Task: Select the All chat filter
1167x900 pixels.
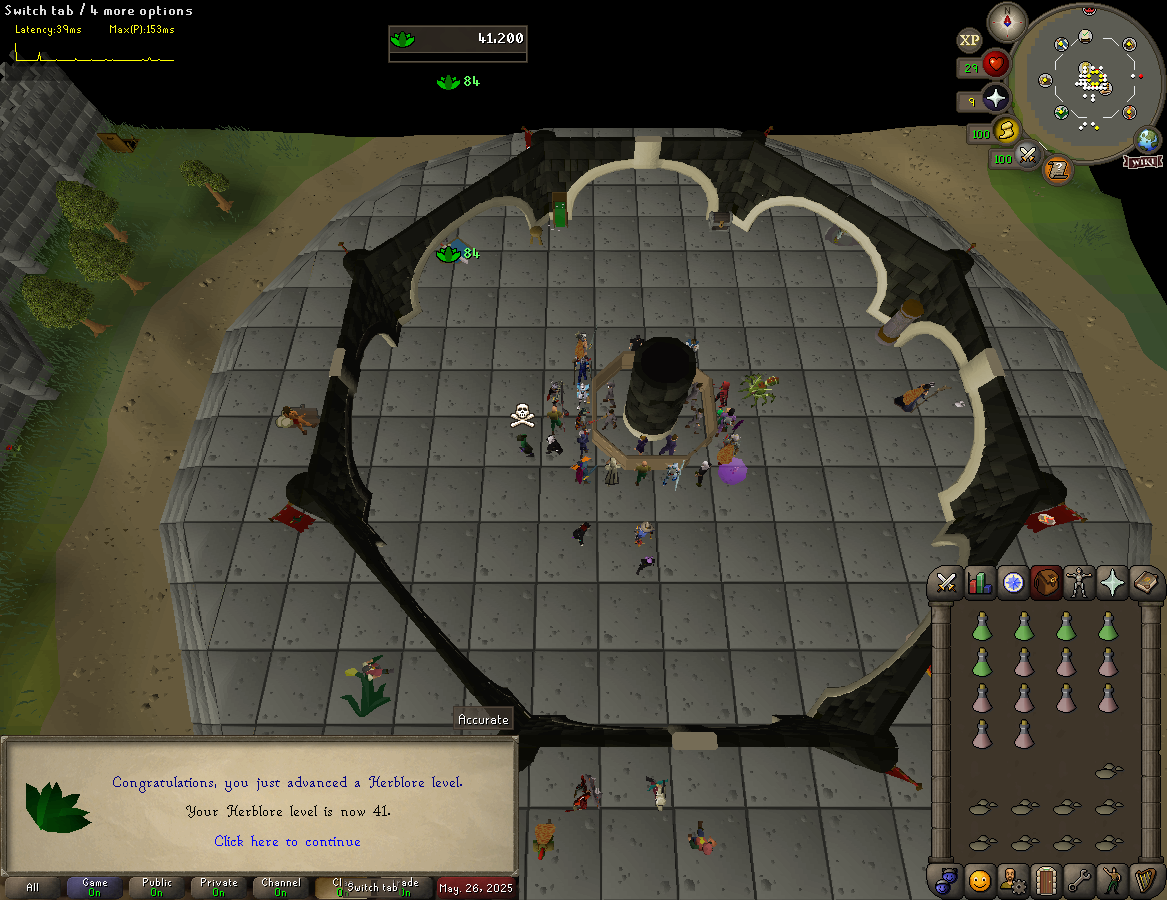Action: [x=33, y=887]
